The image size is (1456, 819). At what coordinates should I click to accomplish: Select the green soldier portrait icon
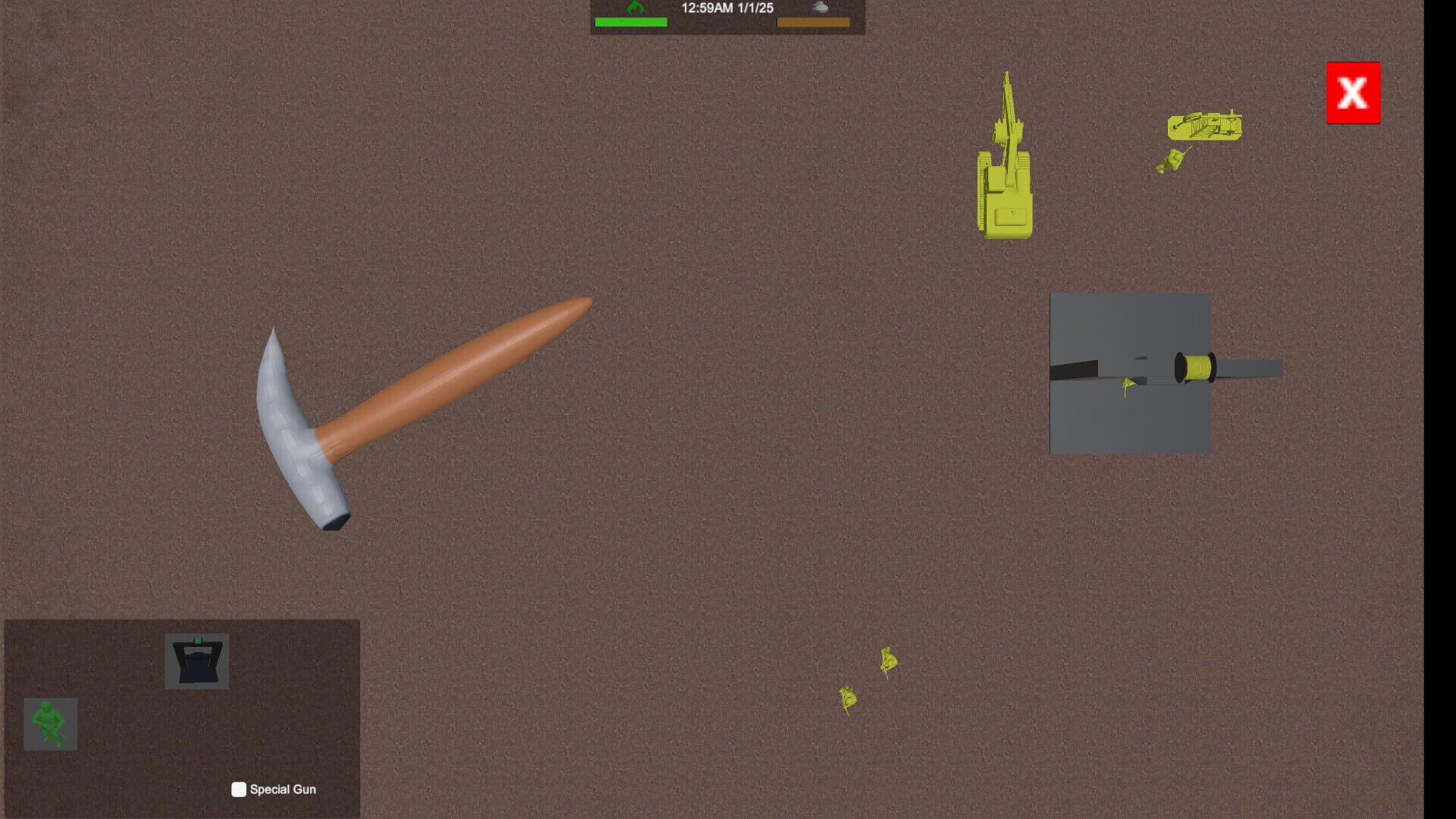pos(51,724)
